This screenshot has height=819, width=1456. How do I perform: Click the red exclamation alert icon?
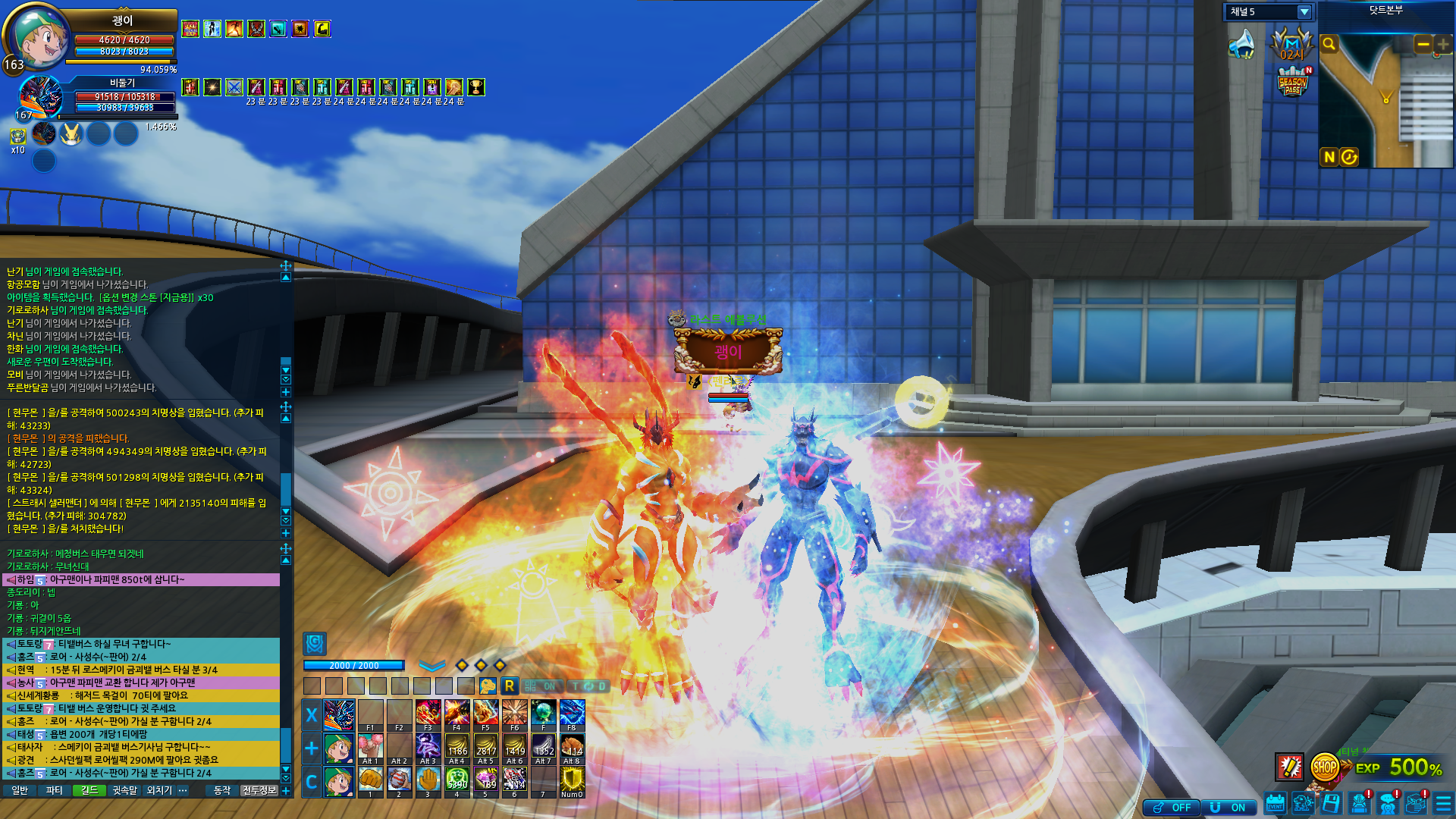1289,767
